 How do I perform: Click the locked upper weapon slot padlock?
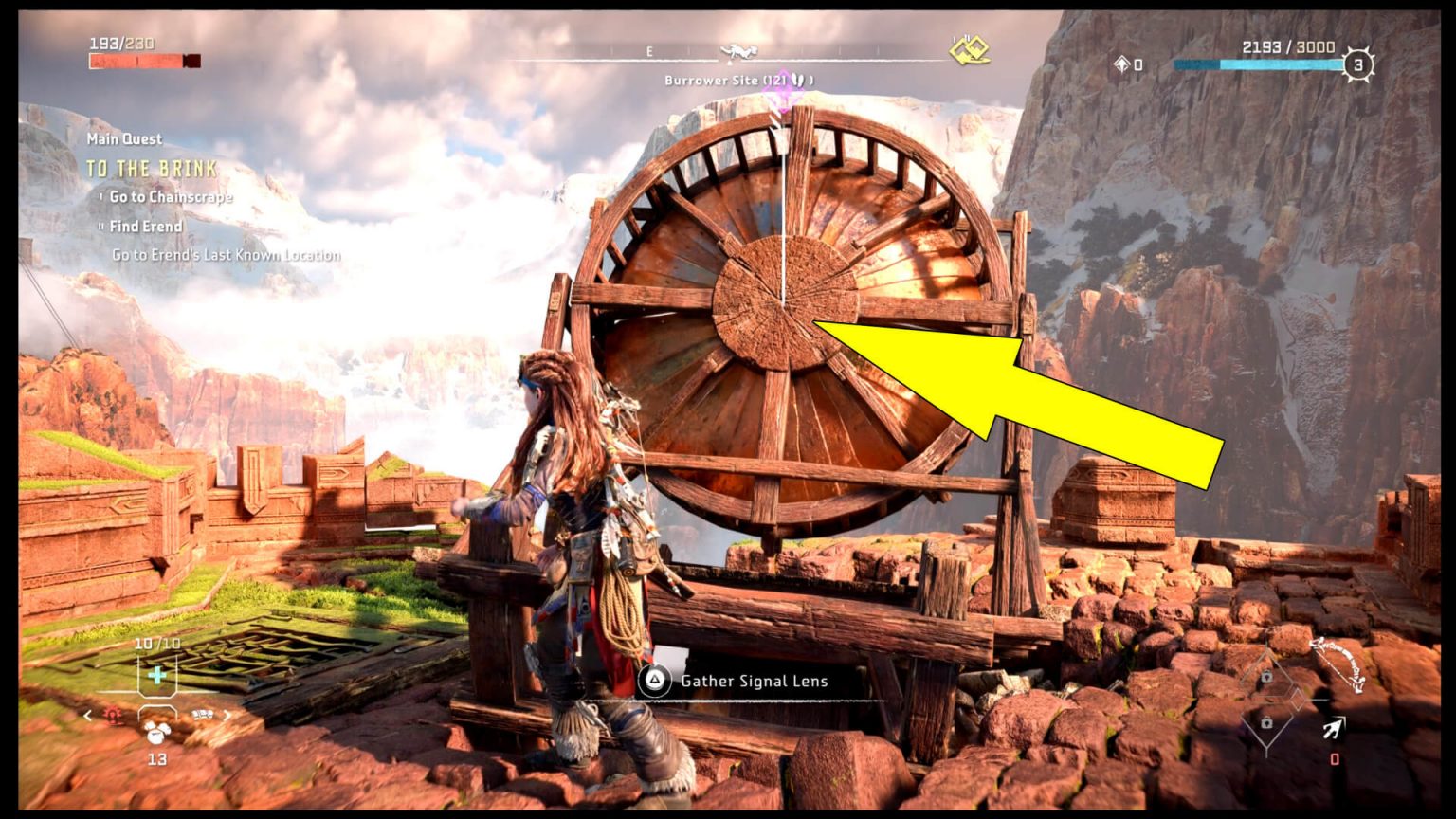coord(1265,676)
